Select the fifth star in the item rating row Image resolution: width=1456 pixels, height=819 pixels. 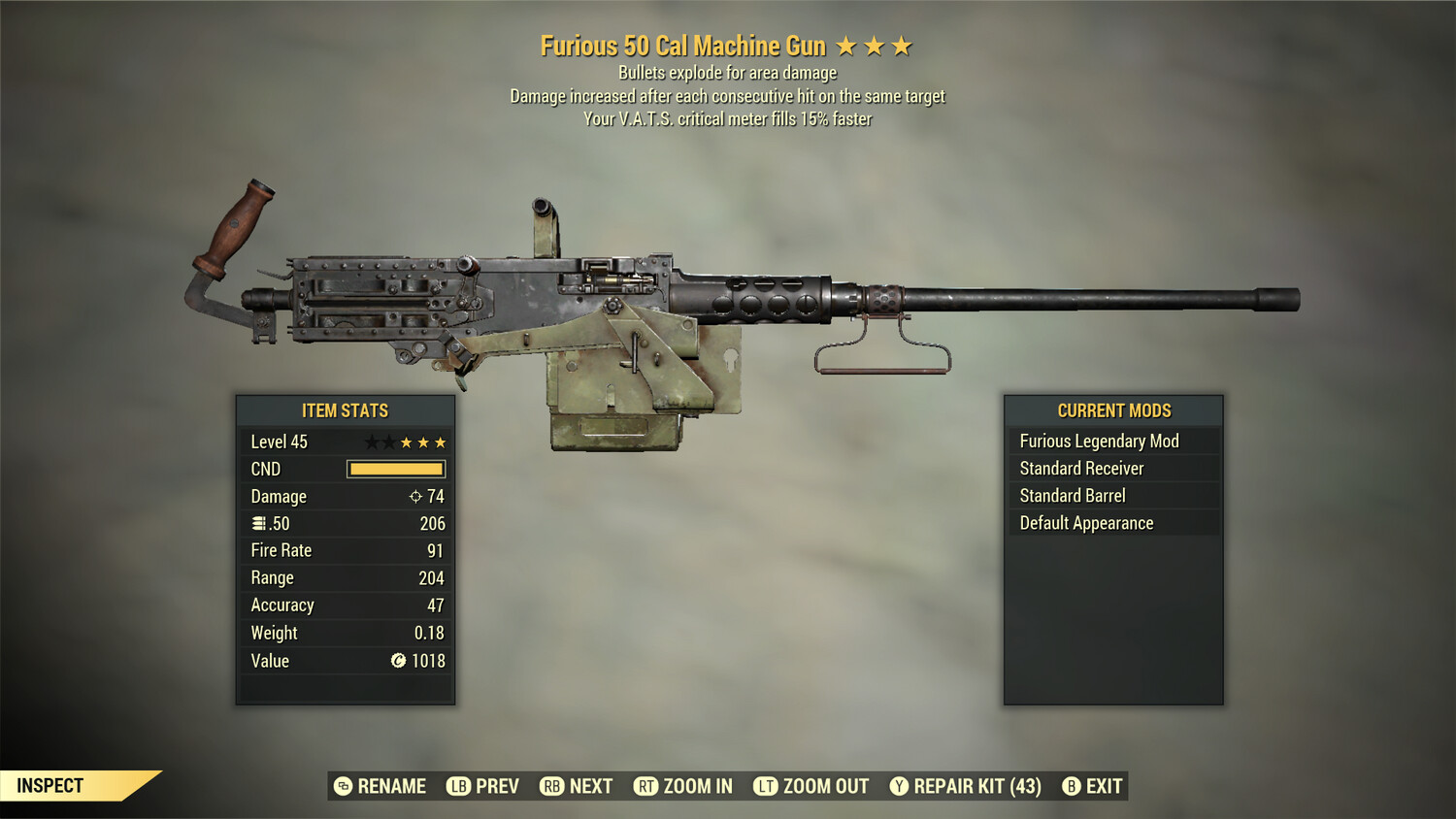(442, 442)
